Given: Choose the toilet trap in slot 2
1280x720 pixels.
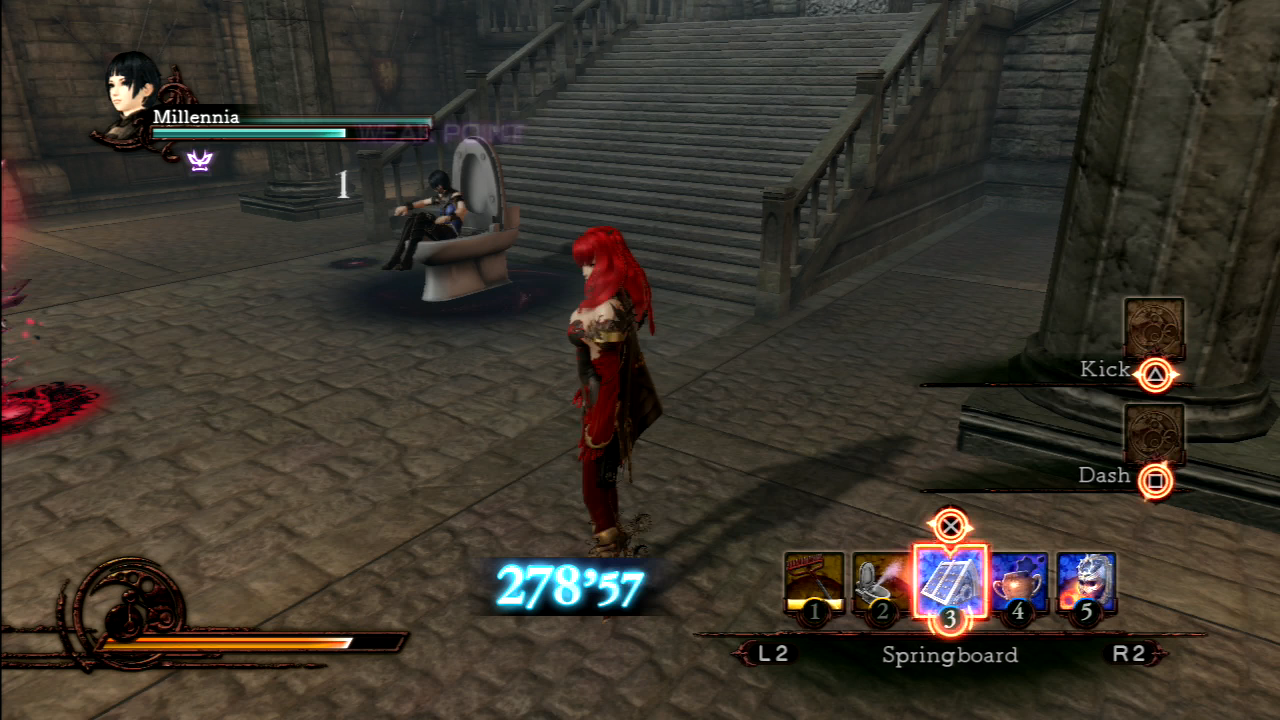Looking at the screenshot, I should [x=881, y=581].
